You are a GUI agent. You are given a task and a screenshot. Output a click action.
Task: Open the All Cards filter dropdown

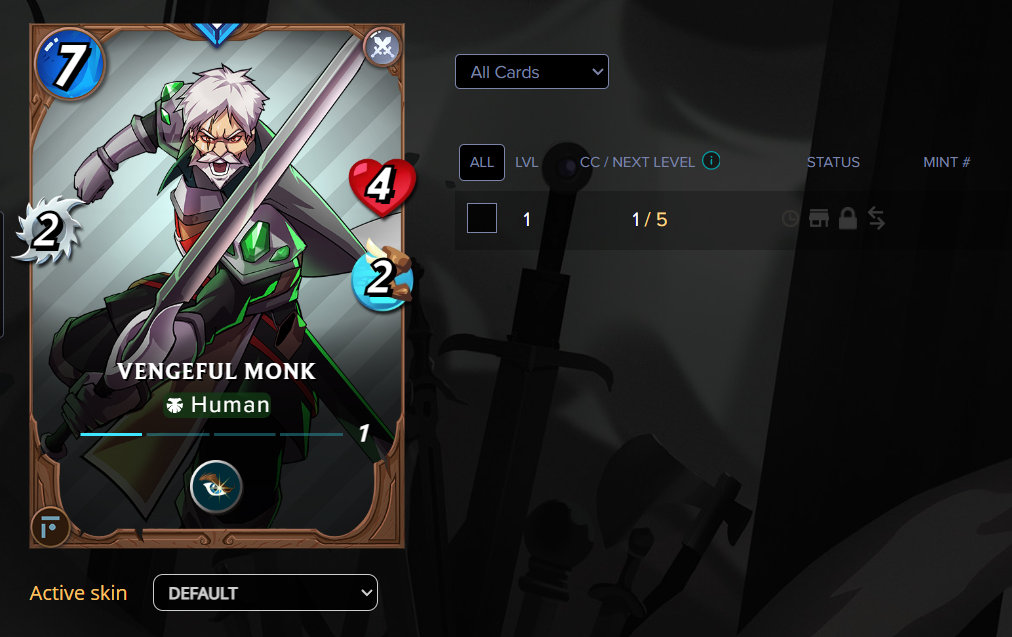click(531, 72)
